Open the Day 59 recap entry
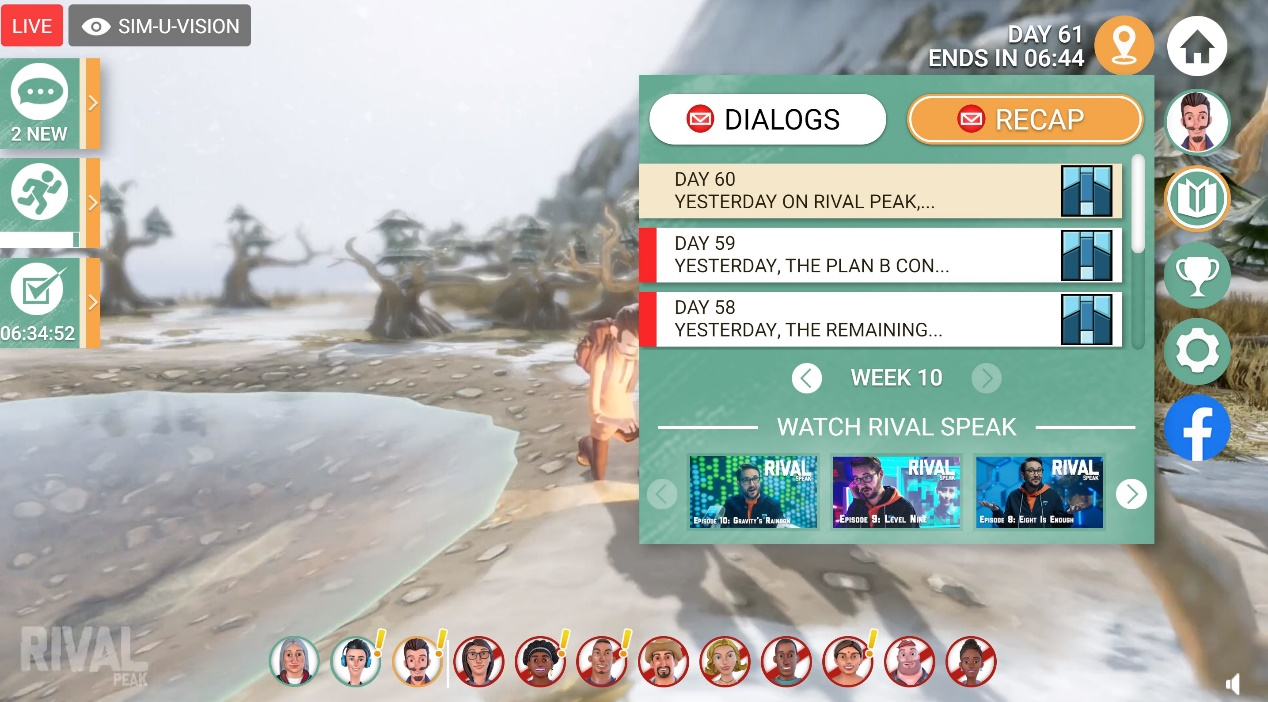The width and height of the screenshot is (1268, 702). click(880, 255)
